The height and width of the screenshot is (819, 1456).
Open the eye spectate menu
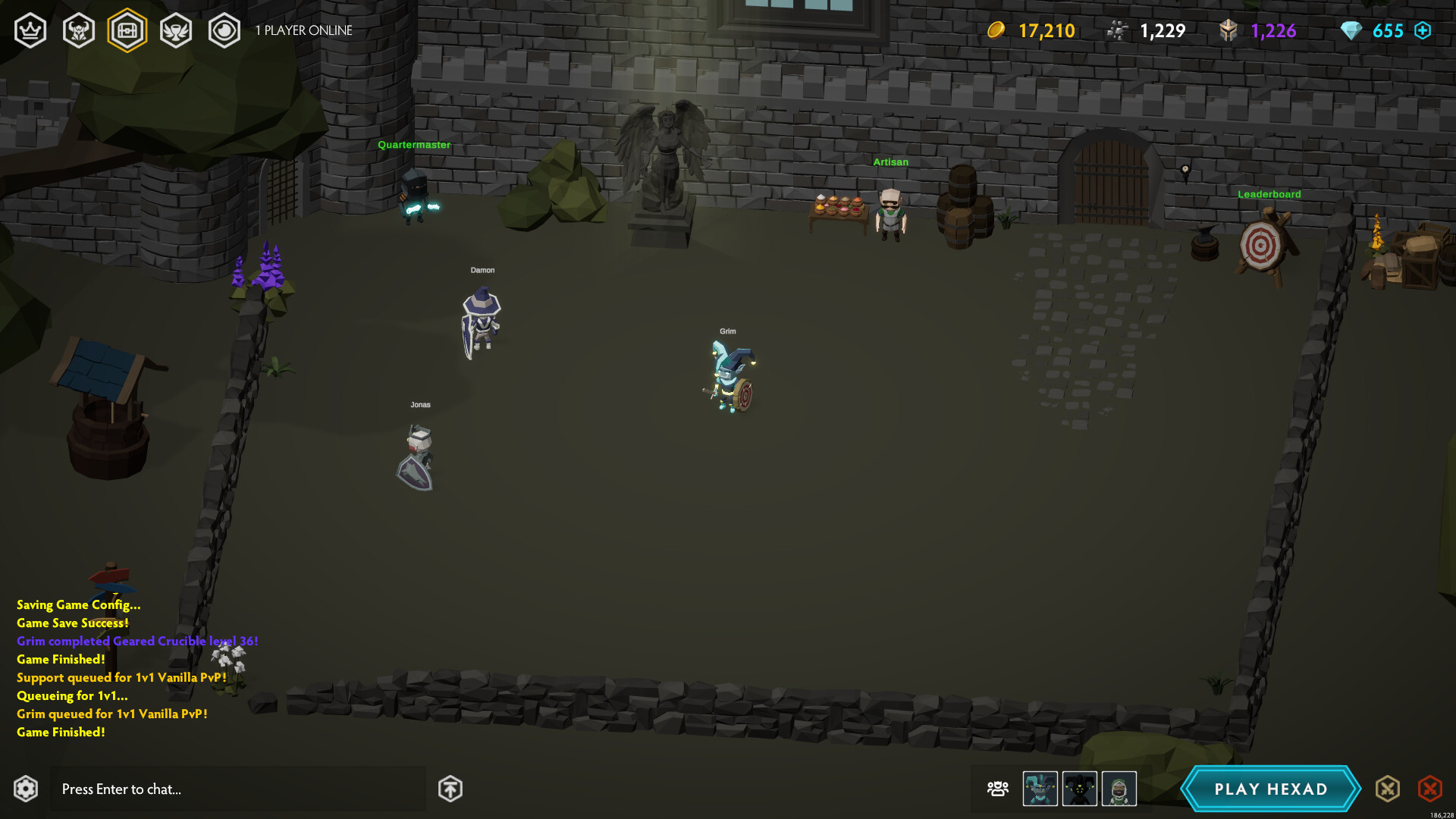[x=224, y=30]
